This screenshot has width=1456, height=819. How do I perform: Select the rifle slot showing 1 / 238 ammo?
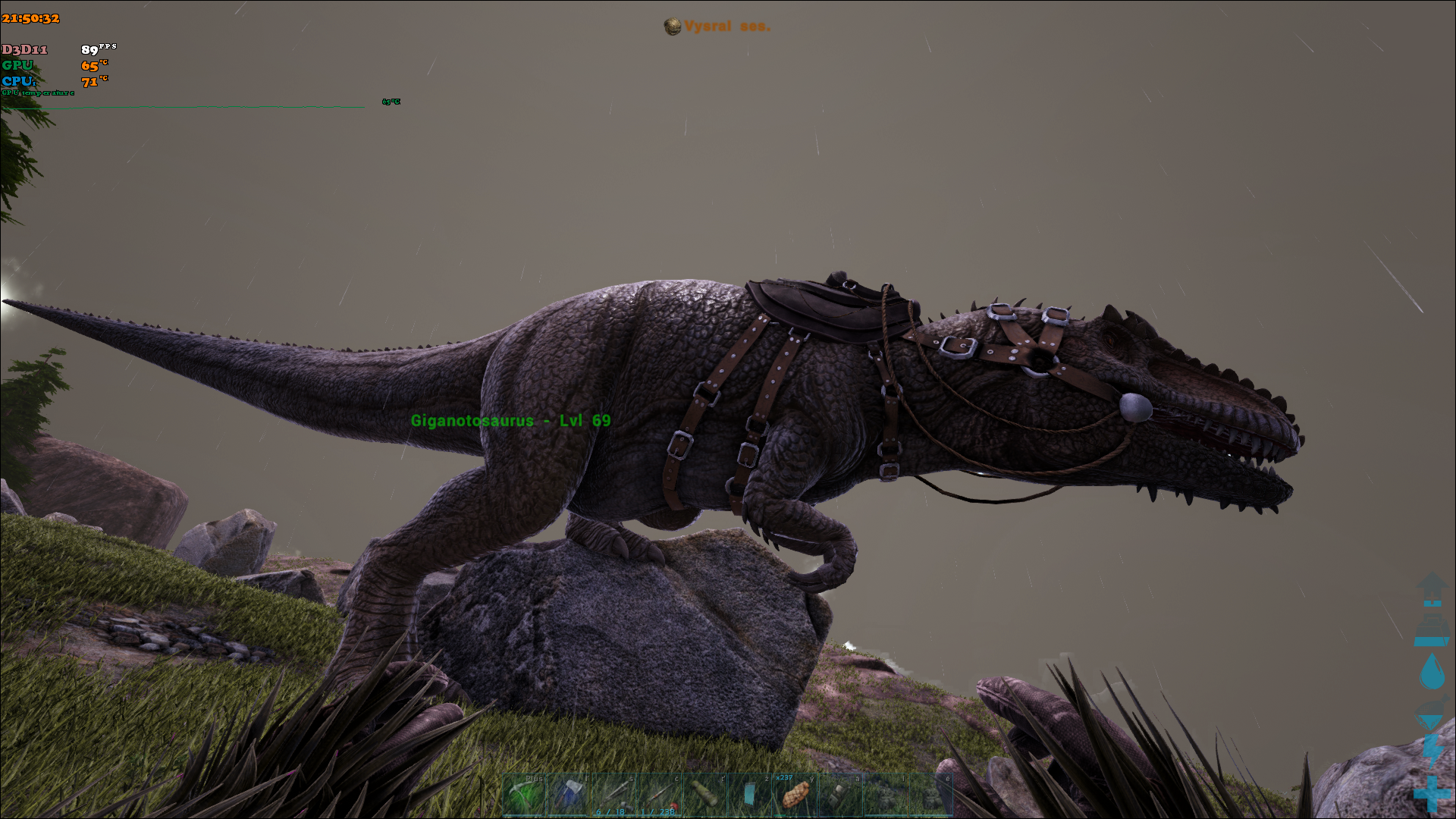click(x=659, y=795)
